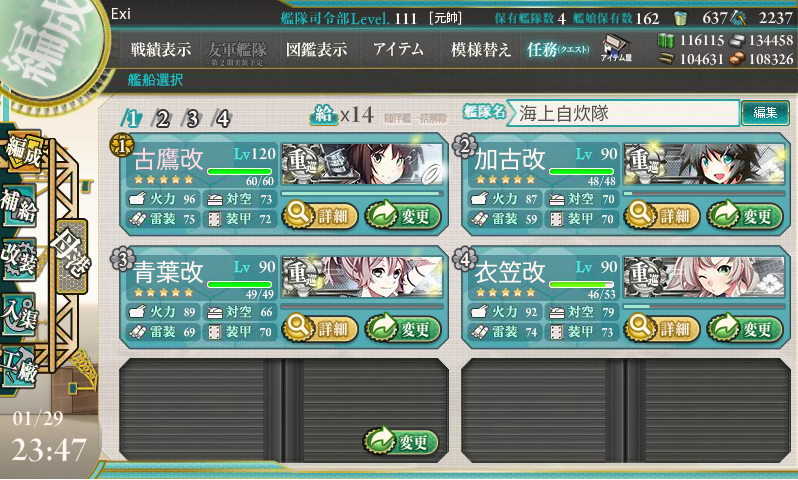Open the 入渠 docking side menu
The image size is (798, 480).
point(22,312)
